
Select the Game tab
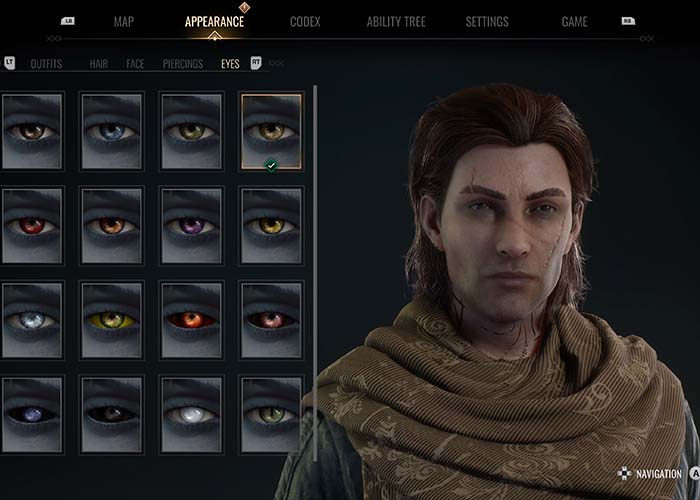tap(574, 22)
